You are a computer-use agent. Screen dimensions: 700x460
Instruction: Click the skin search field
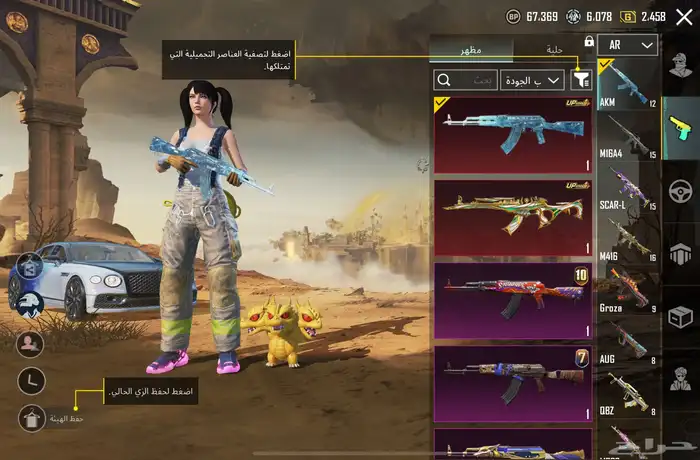pos(465,80)
